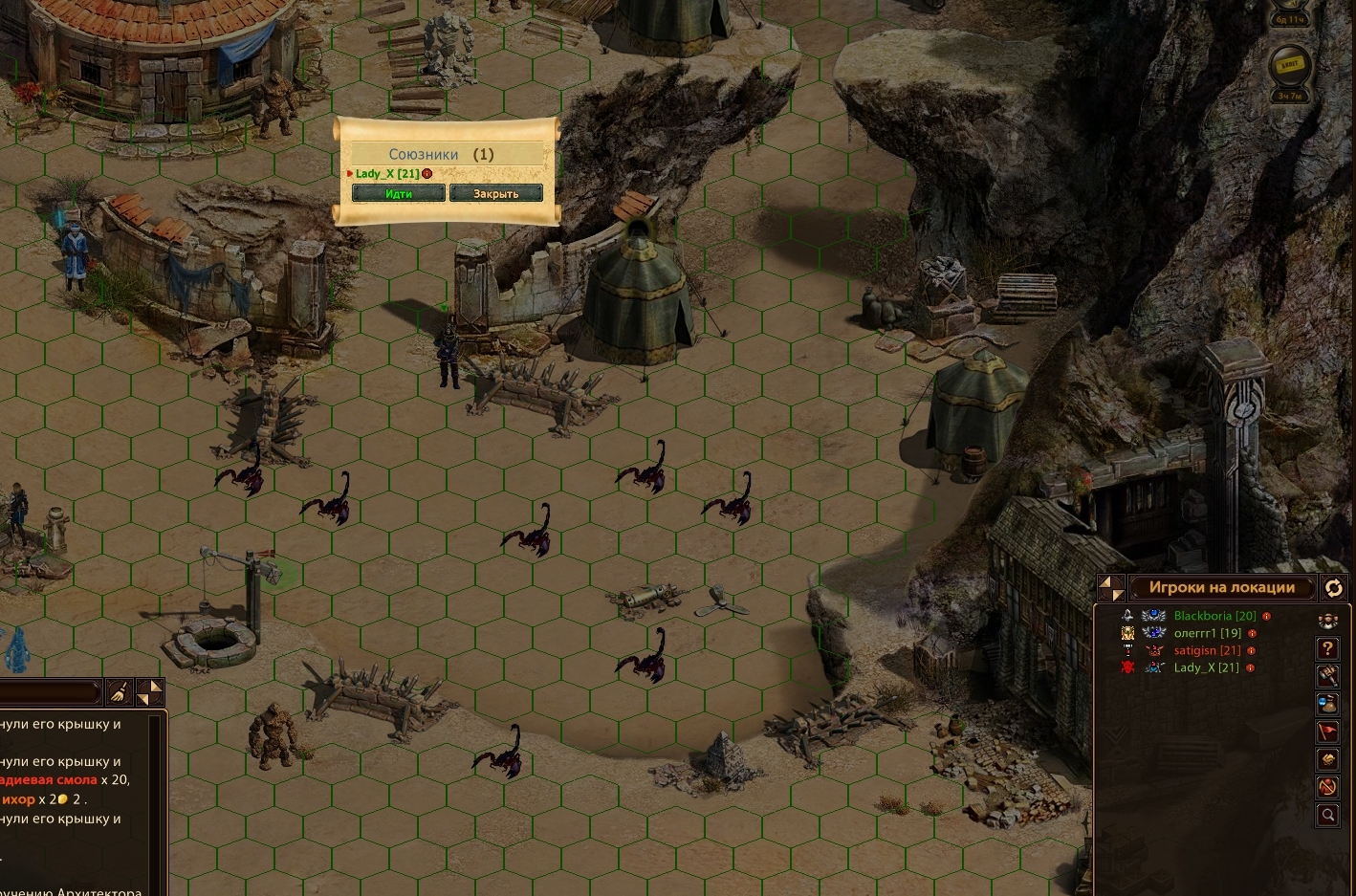Viewport: 1356px width, 896px height.
Task: Click the hammer icon in side toolbar
Action: (x=1328, y=676)
